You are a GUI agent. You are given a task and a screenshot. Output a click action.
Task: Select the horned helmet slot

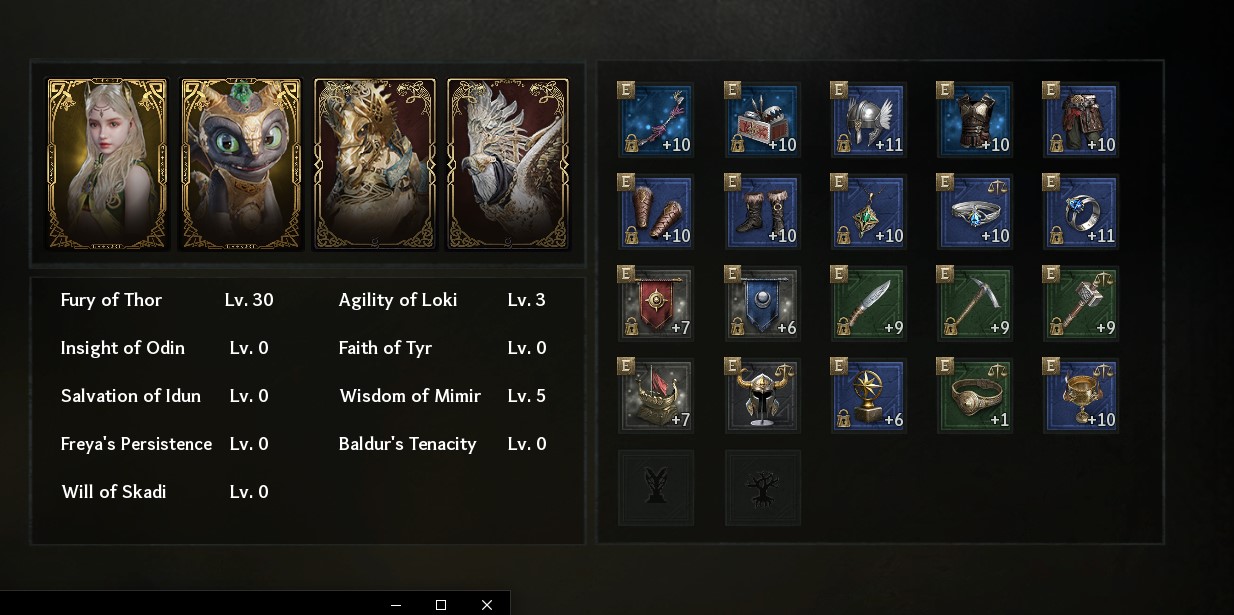pyautogui.click(x=762, y=396)
